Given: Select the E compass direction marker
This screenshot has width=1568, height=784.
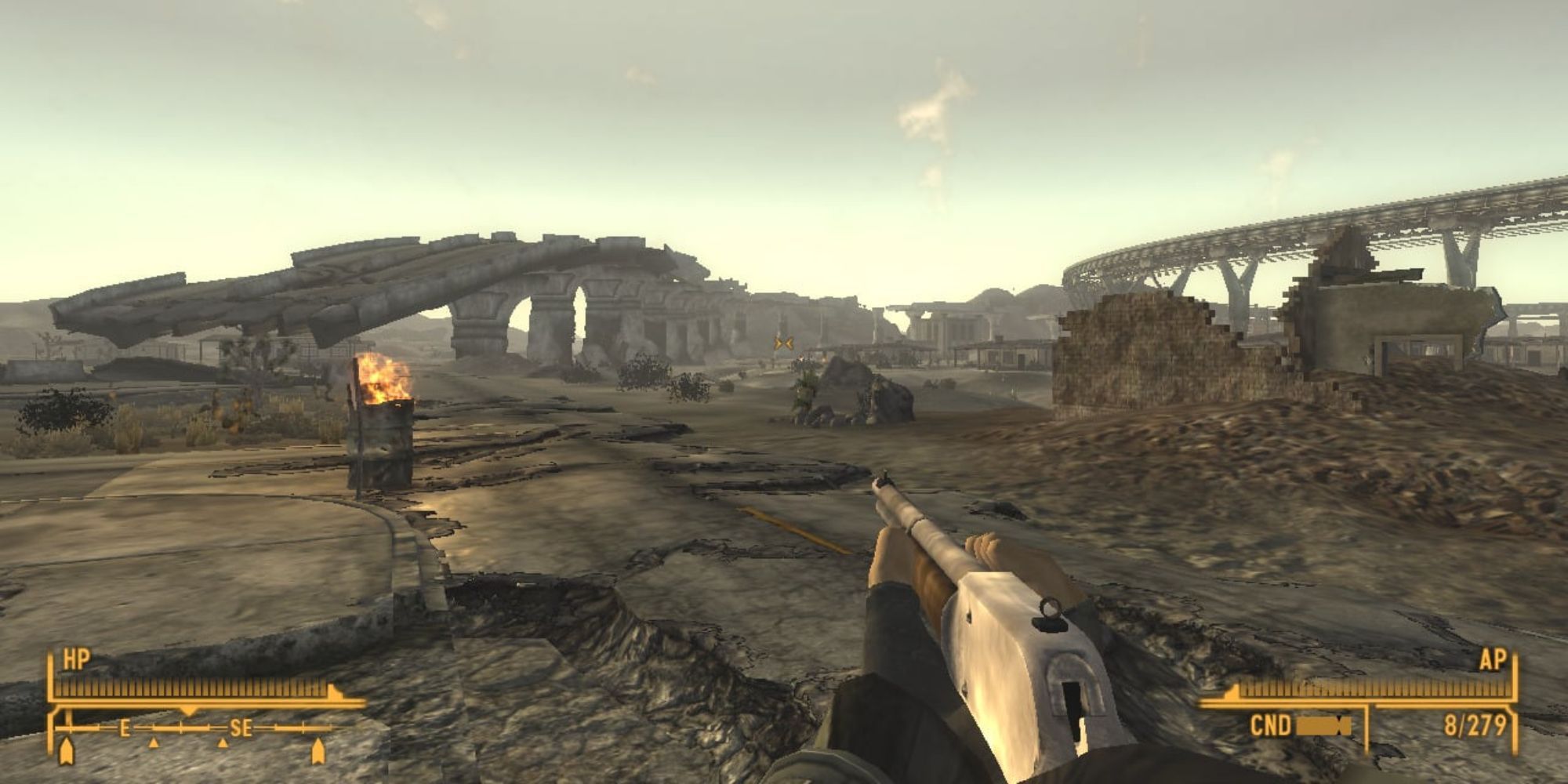Looking at the screenshot, I should (x=124, y=728).
